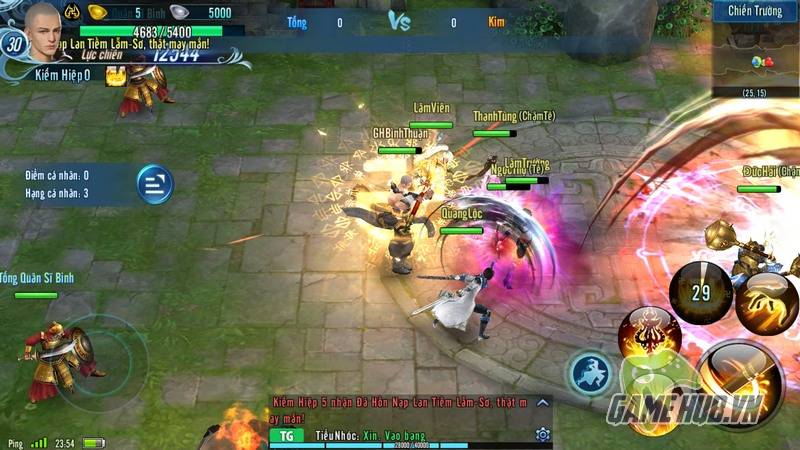Open chat settings gear icon
This screenshot has height=450, width=800.
(543, 434)
